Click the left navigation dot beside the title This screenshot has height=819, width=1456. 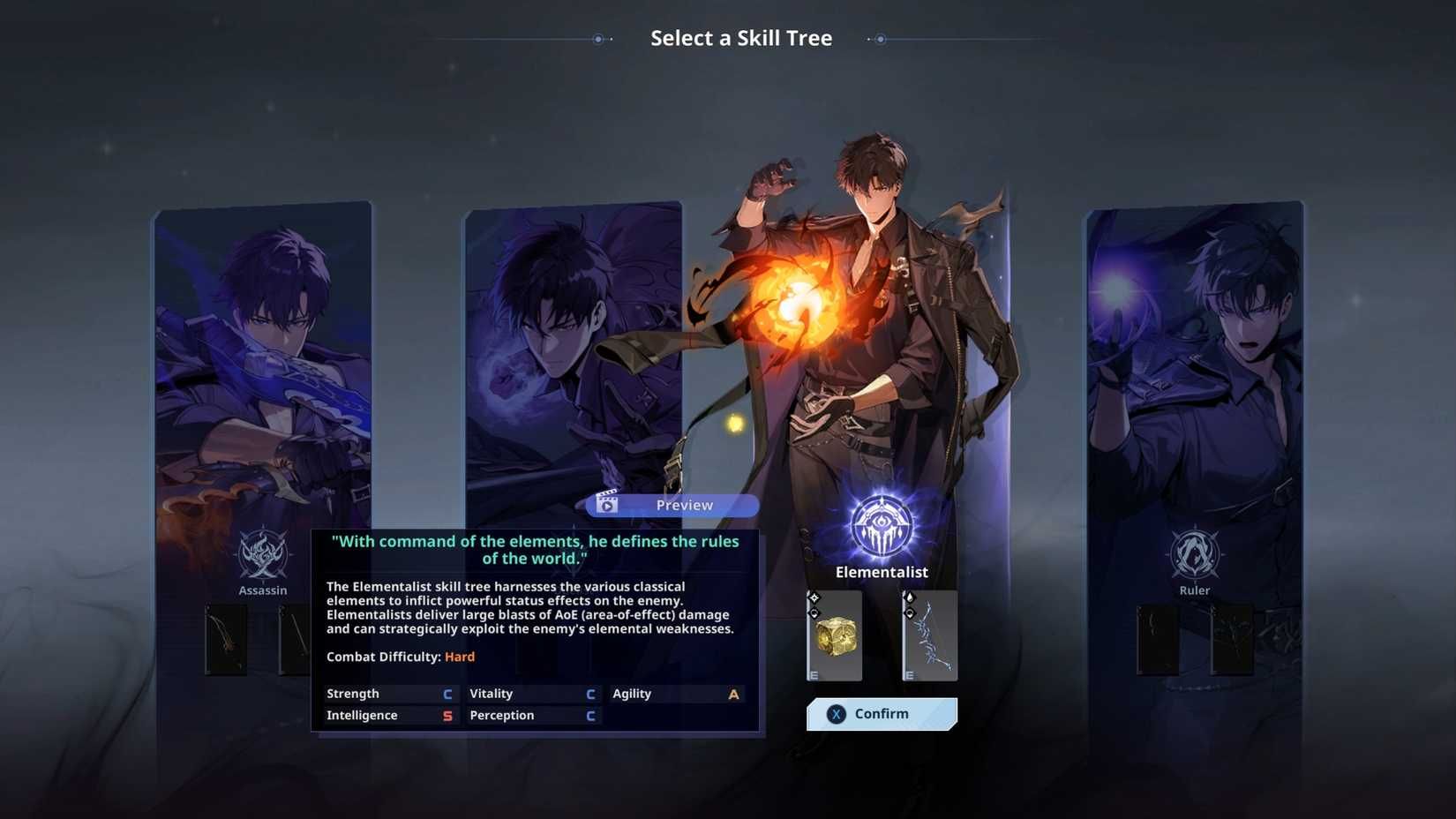click(x=597, y=39)
